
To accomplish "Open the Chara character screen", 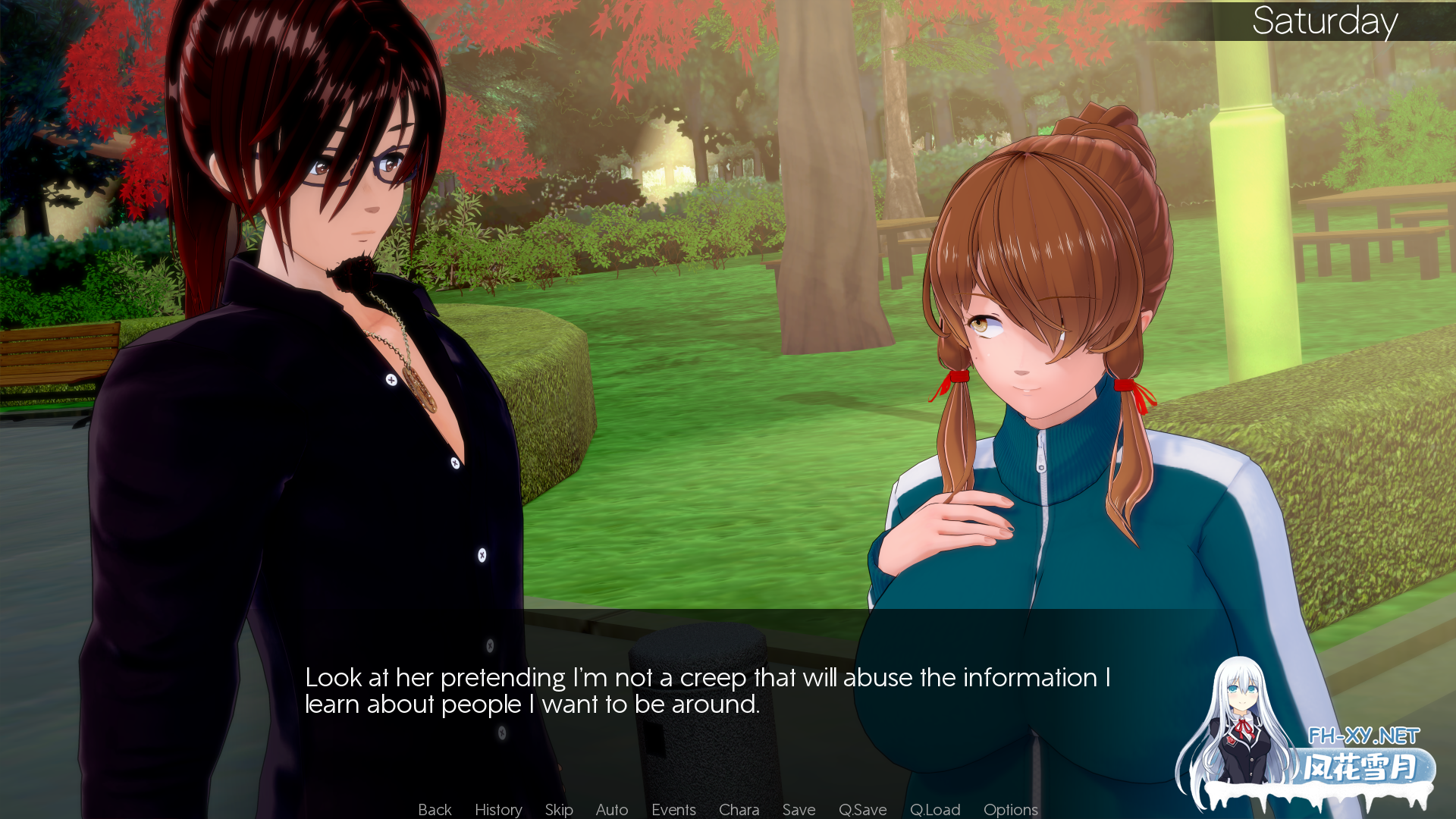I will (x=739, y=809).
